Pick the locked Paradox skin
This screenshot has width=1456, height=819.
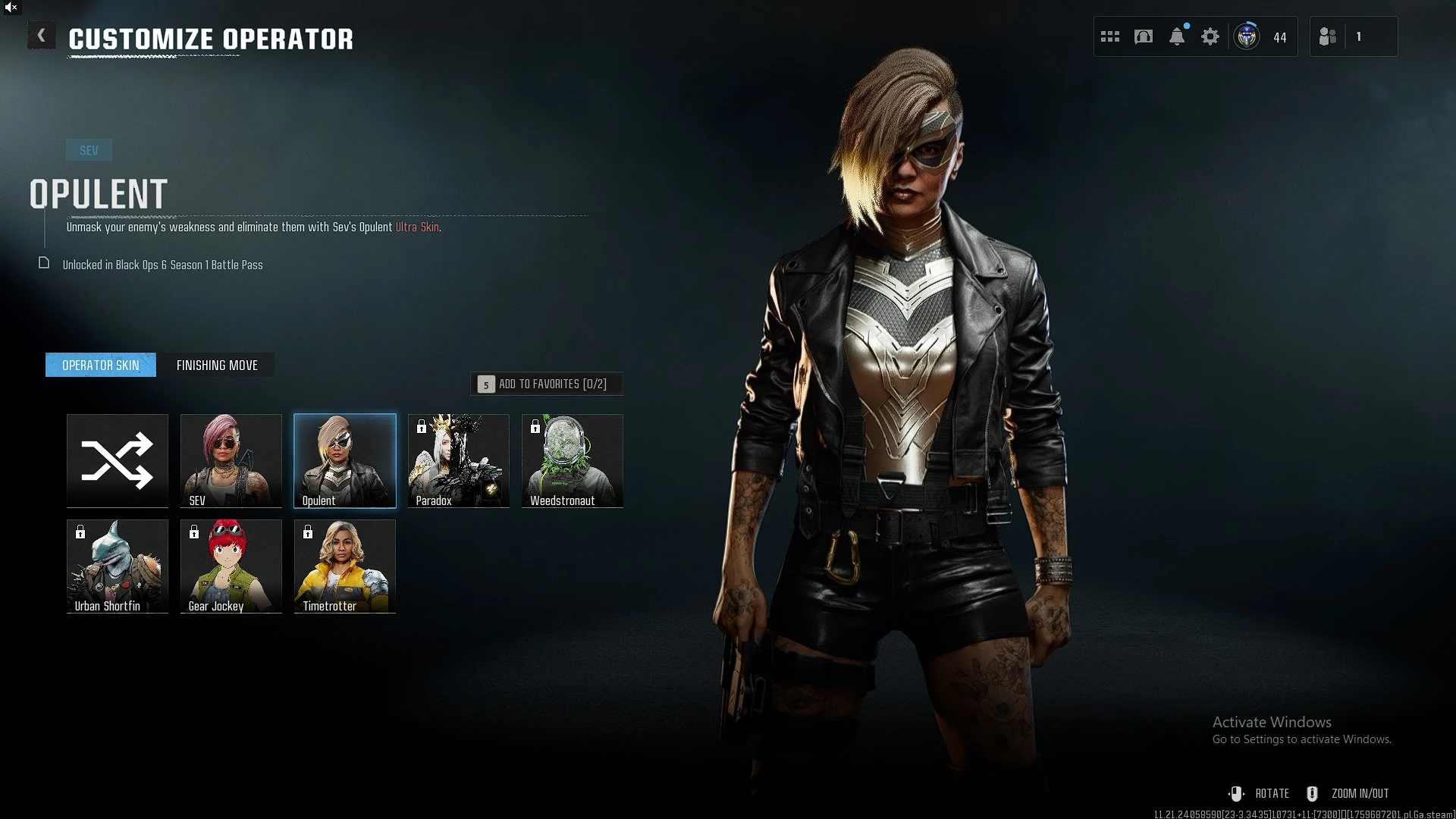pos(459,460)
